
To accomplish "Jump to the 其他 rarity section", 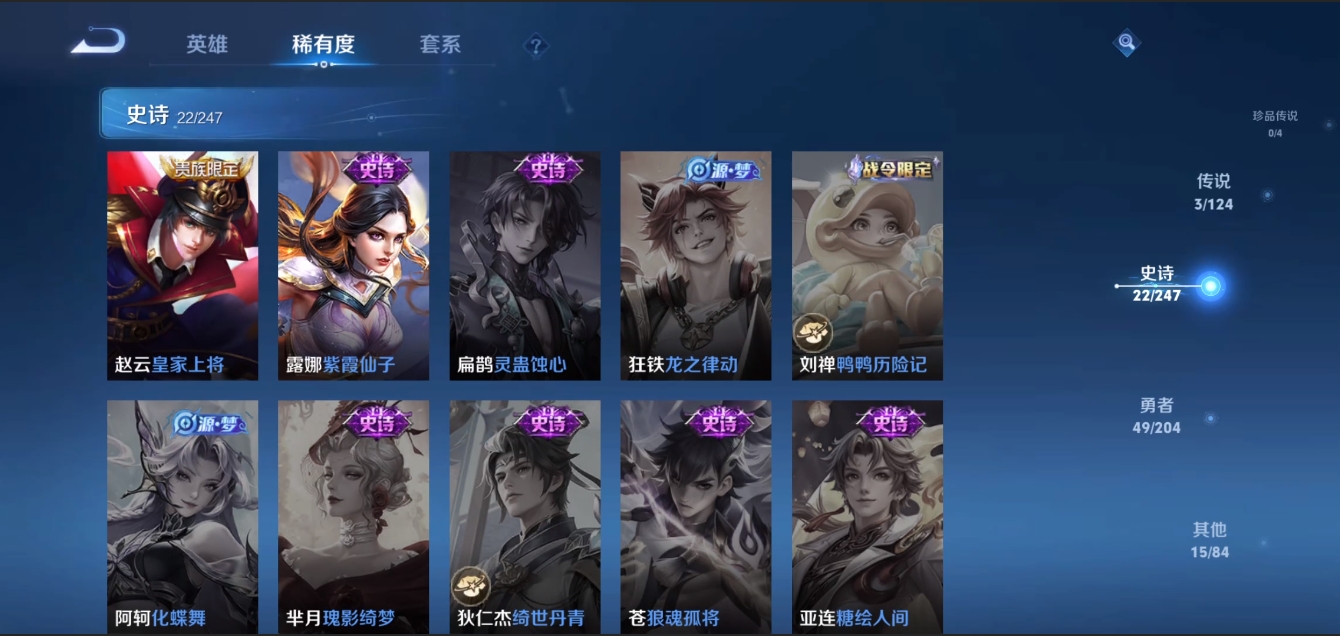I will [x=1209, y=540].
